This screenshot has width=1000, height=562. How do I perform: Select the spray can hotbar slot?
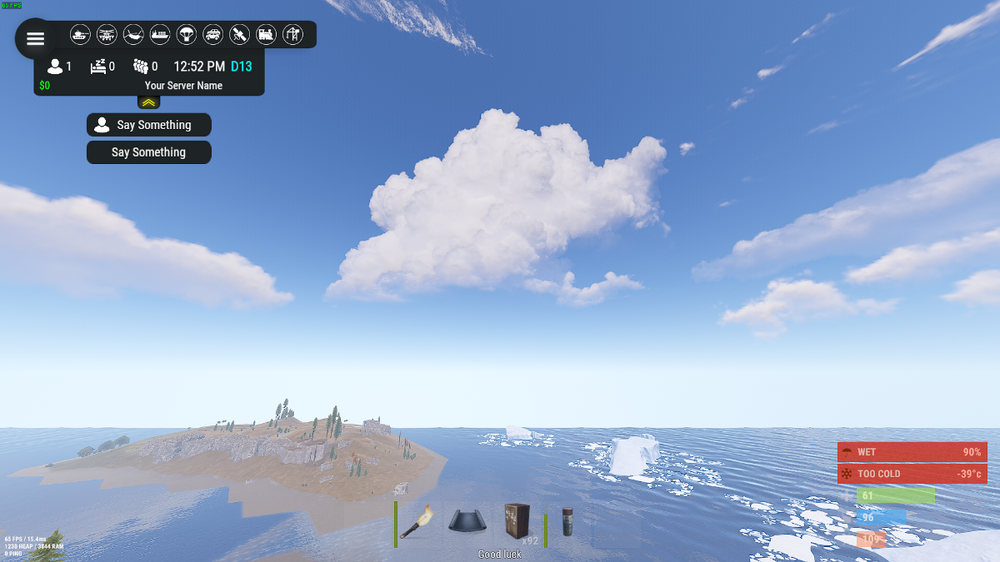tap(568, 522)
